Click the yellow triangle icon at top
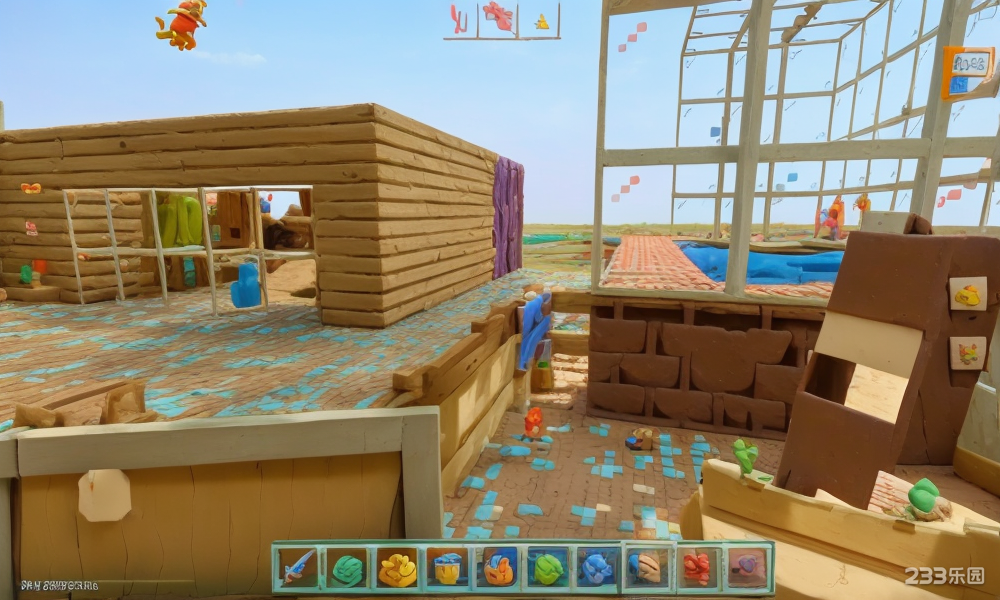The image size is (1000, 600). coord(541,21)
